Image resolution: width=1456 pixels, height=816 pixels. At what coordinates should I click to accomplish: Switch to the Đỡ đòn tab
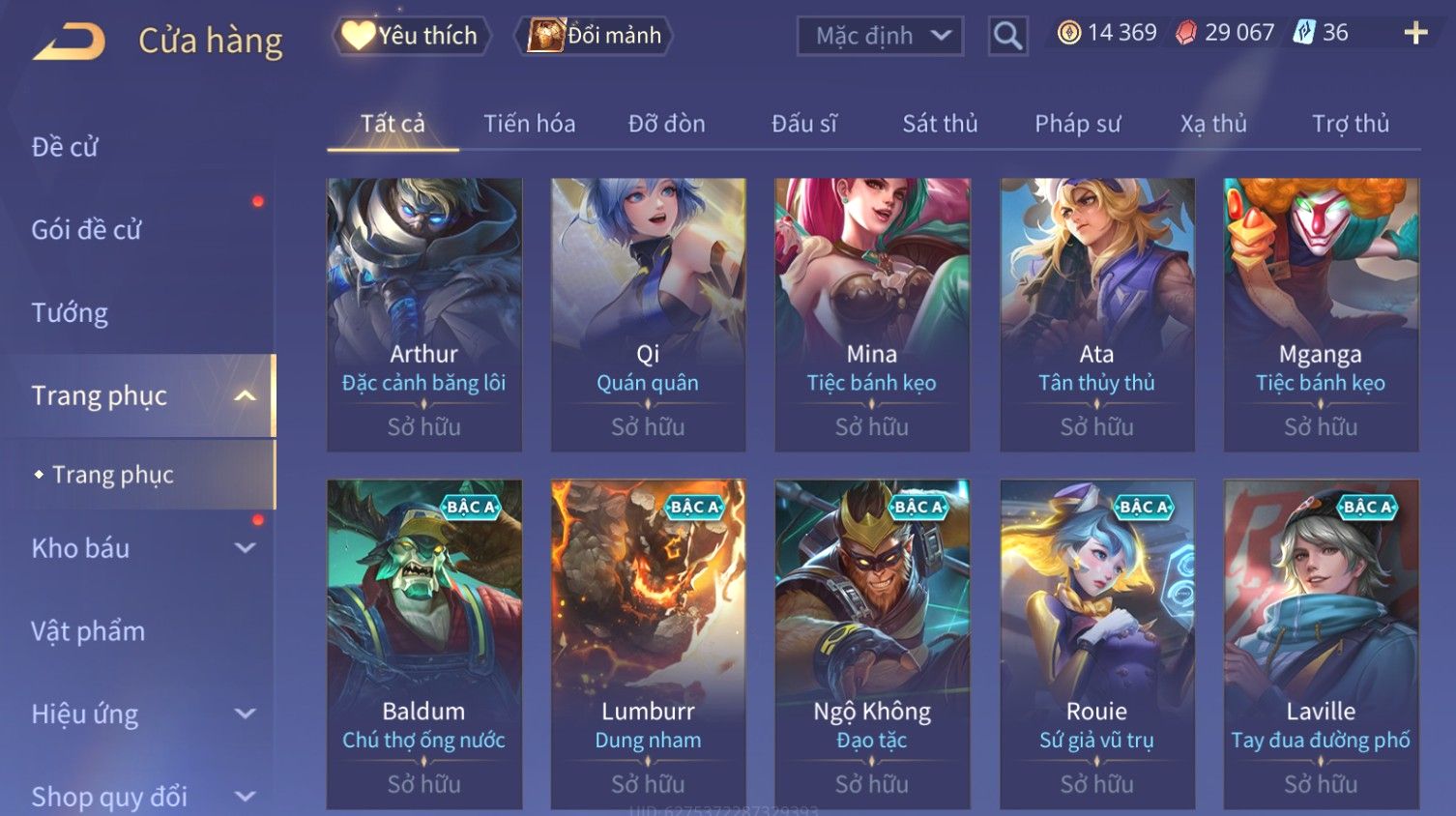[666, 124]
